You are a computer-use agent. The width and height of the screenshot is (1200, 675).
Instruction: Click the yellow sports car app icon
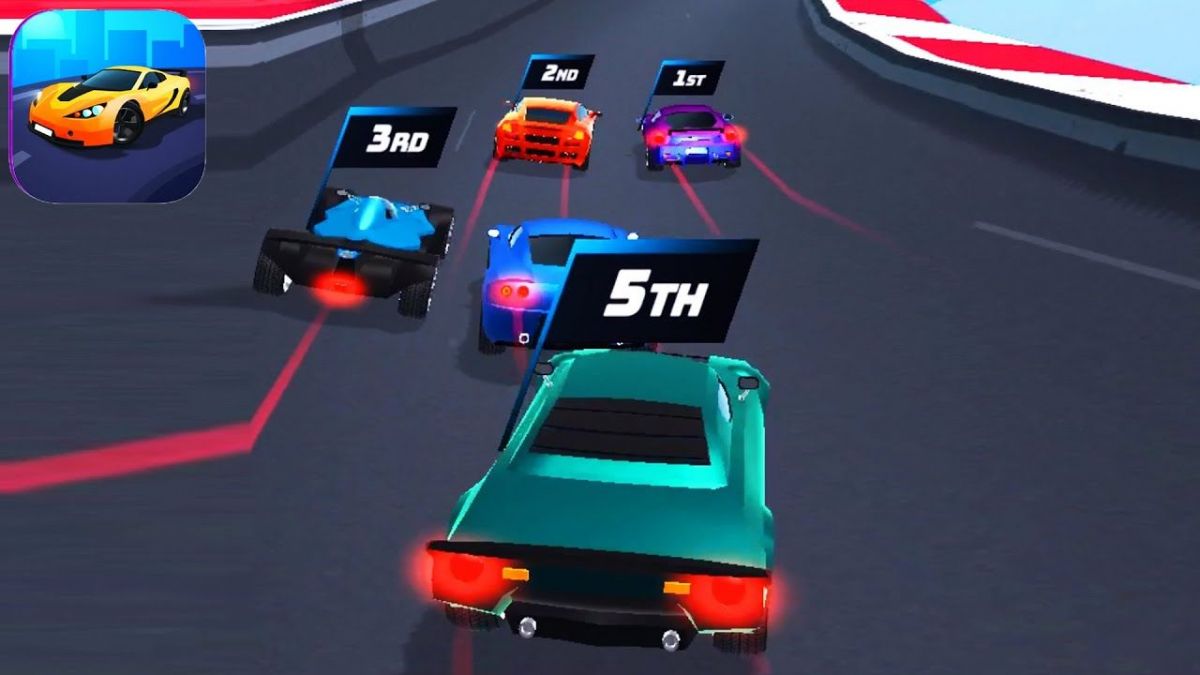tap(108, 105)
